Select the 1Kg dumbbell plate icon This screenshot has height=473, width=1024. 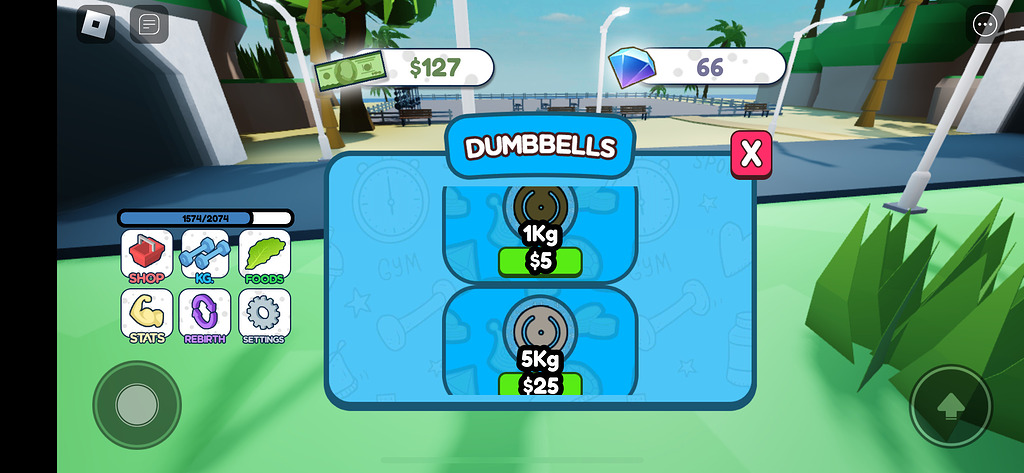pos(540,206)
